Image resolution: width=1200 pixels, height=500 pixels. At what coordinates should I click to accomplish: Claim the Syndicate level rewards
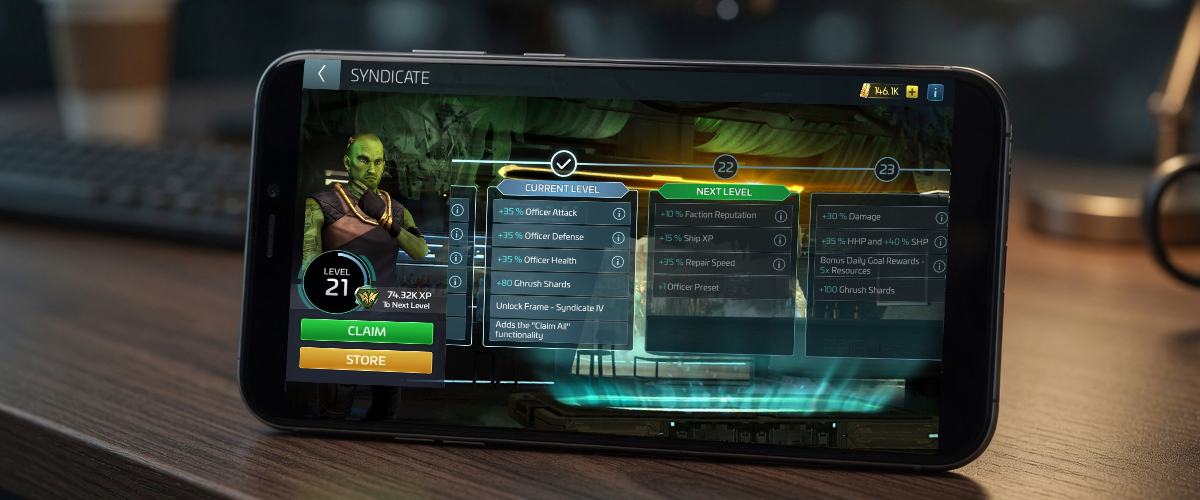(x=366, y=331)
